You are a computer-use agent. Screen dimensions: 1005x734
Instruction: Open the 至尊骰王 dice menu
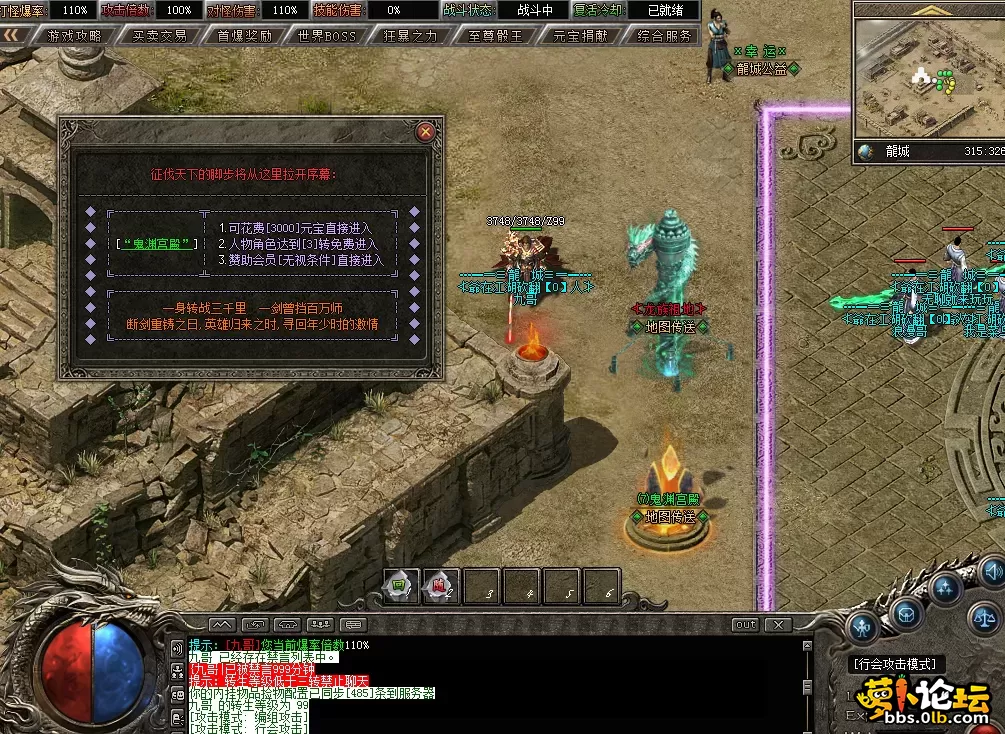point(494,36)
